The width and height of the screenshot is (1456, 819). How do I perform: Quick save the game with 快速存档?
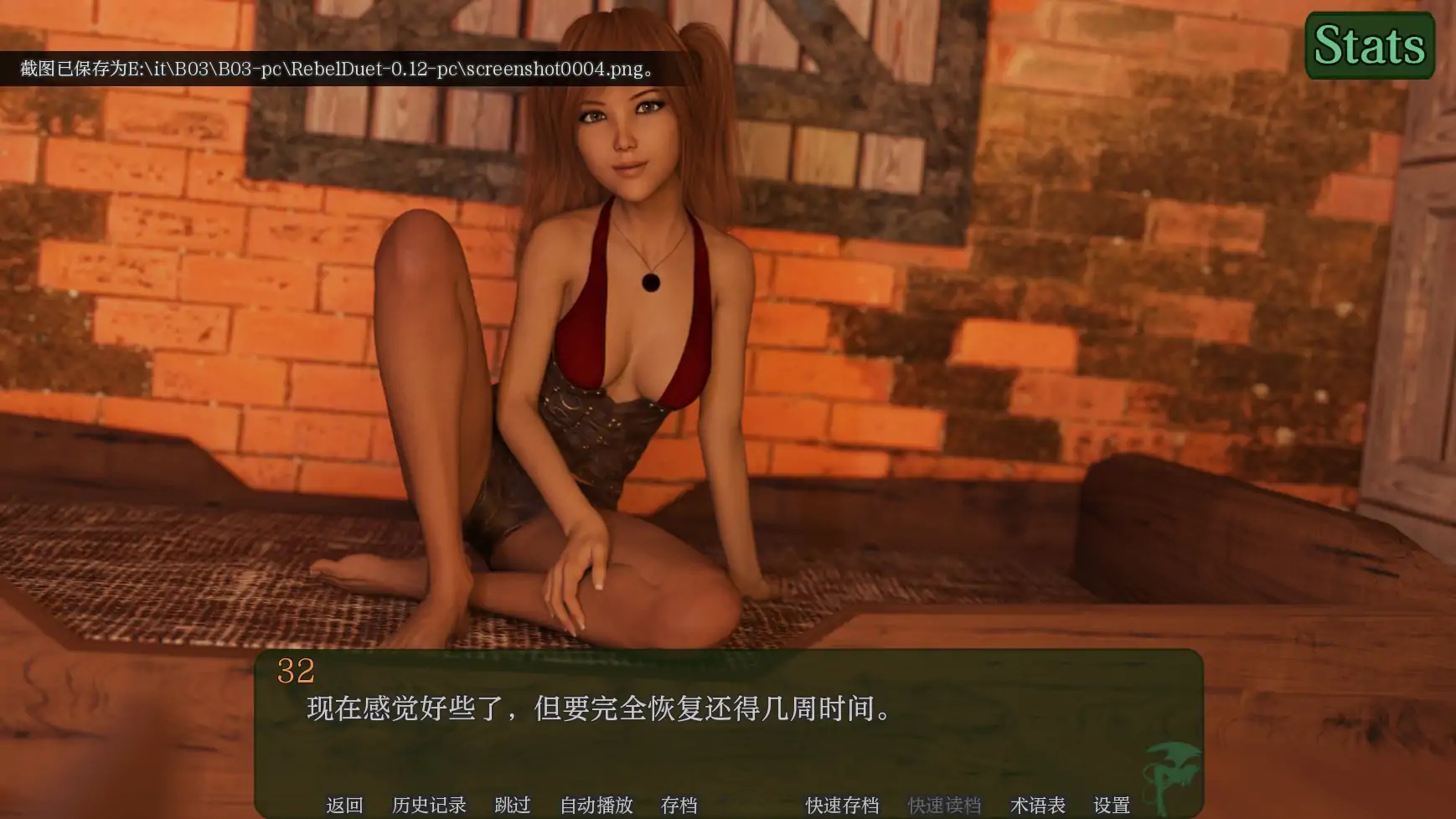pyautogui.click(x=841, y=805)
